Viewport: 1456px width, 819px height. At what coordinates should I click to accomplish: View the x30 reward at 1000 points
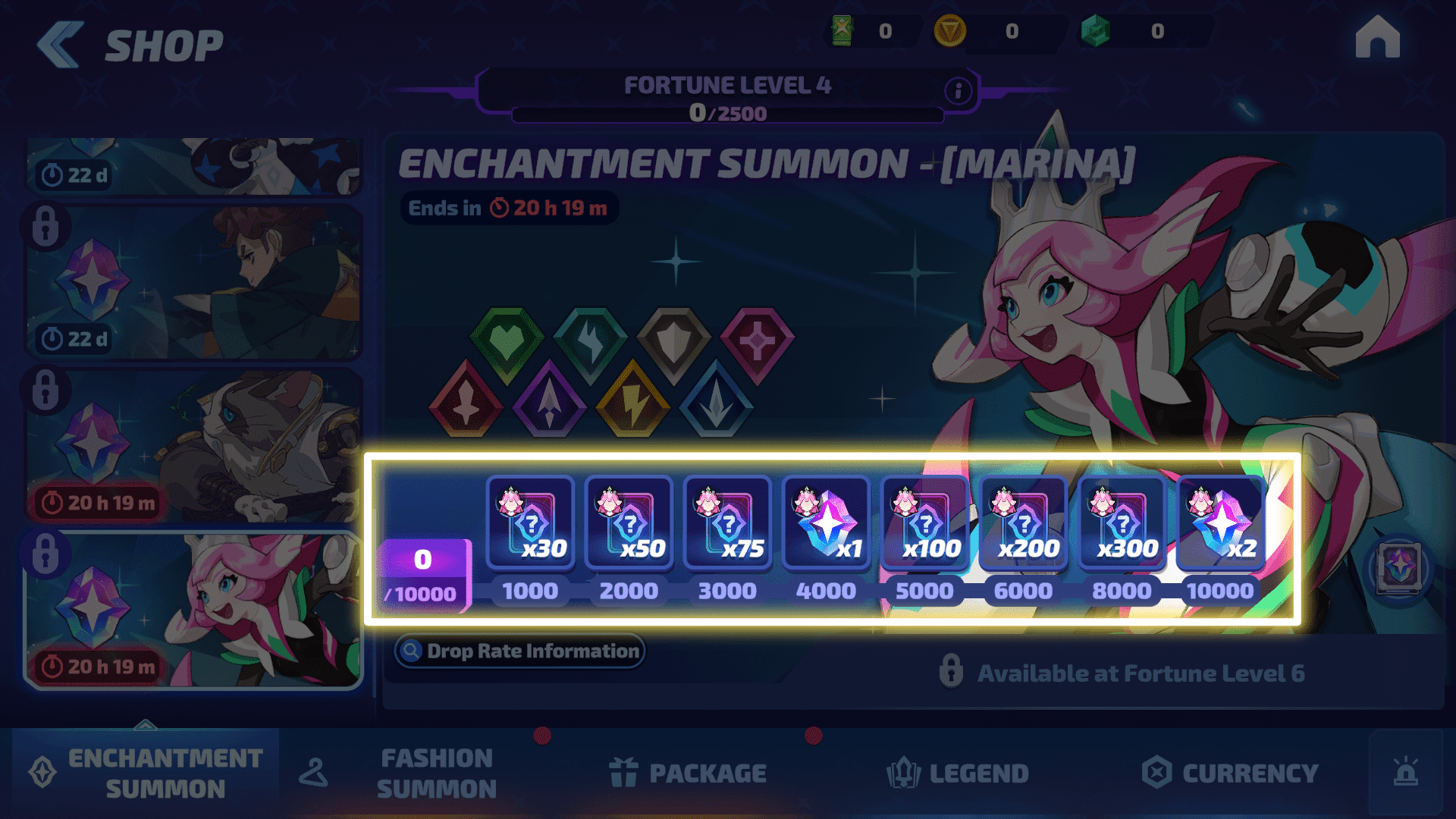click(x=530, y=522)
